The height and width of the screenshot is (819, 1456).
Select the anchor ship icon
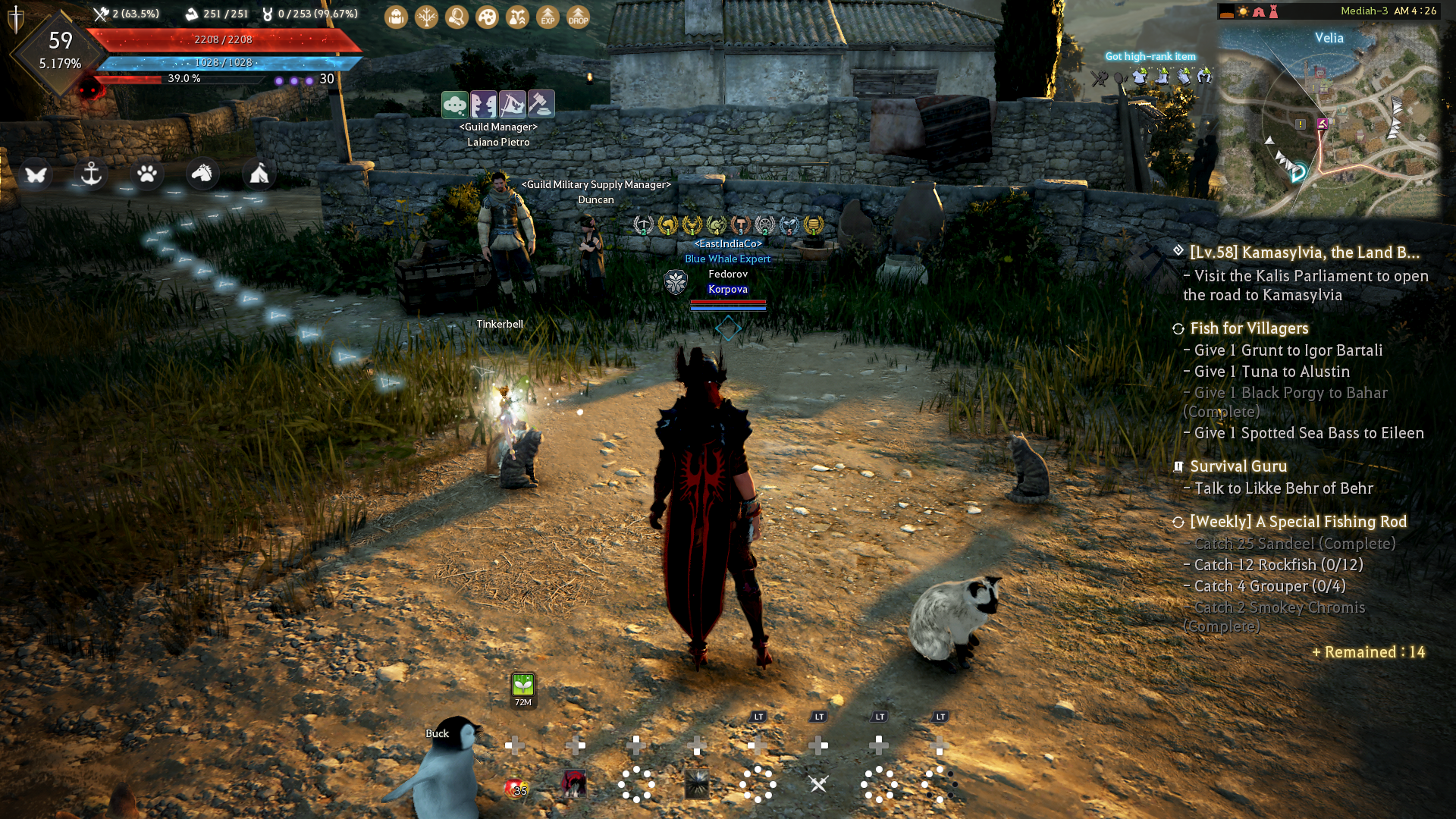click(x=91, y=174)
